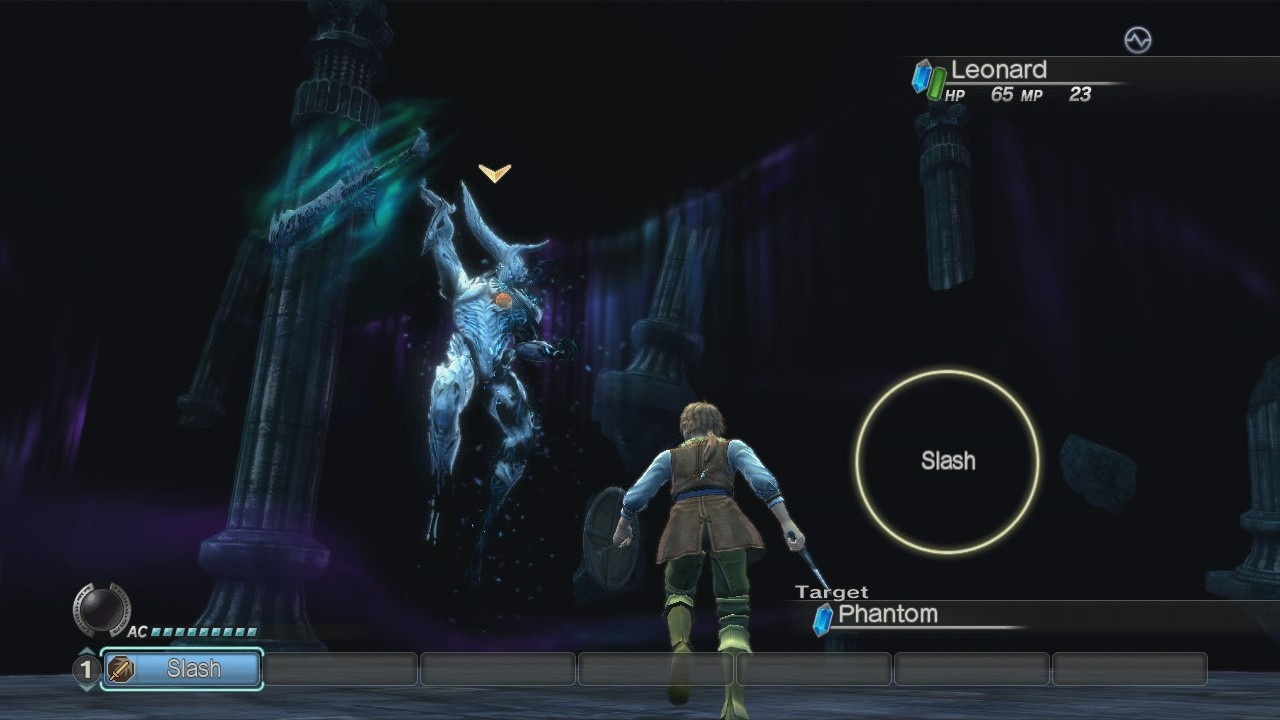This screenshot has width=1280, height=720.
Task: Click the pulse/heartbeat status icon top right
Action: pos(1139,38)
